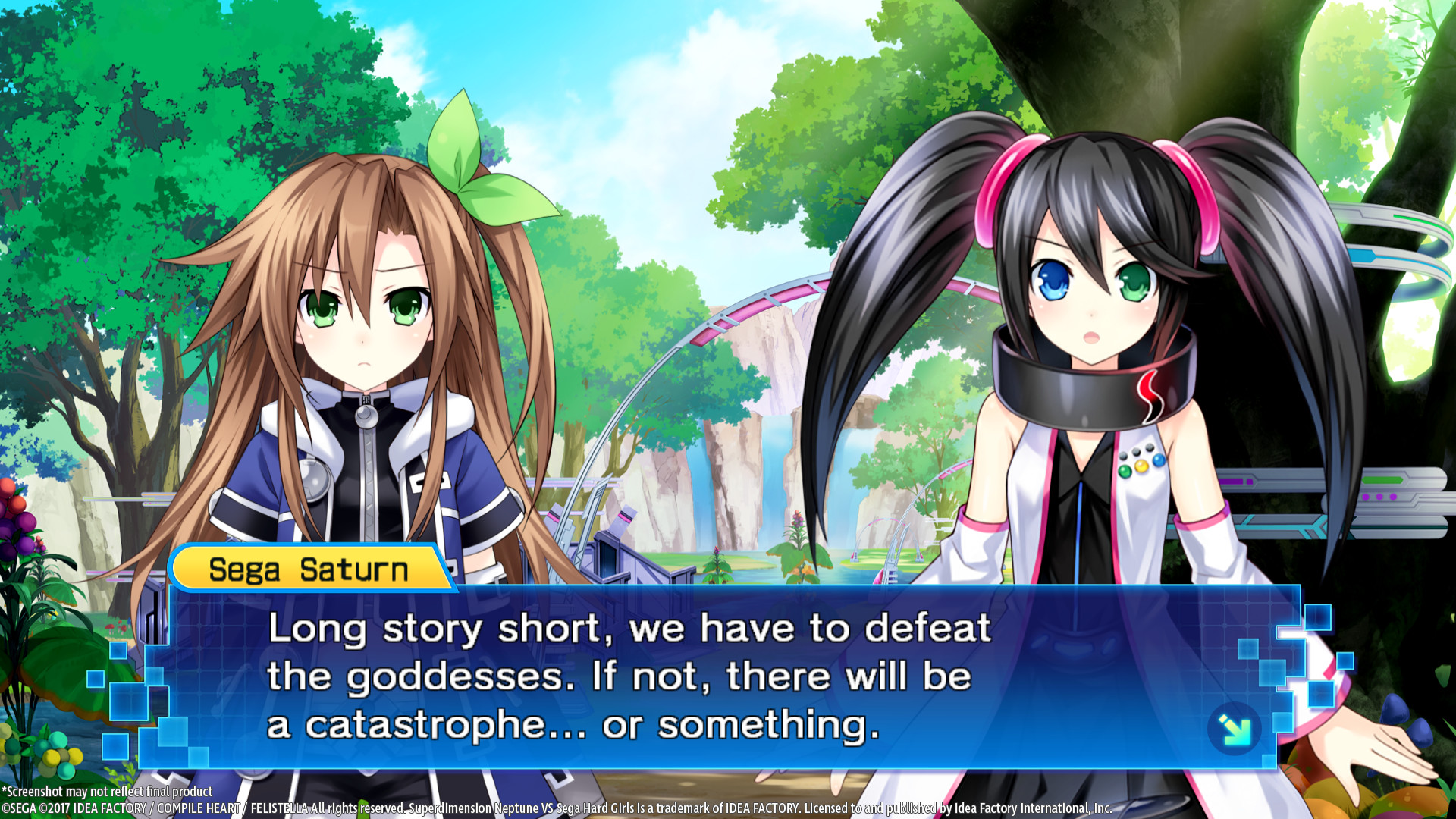The image size is (1456, 819).
Task: Click the '*Screenshot may not reflect final product' text
Action: pyautogui.click(x=106, y=791)
